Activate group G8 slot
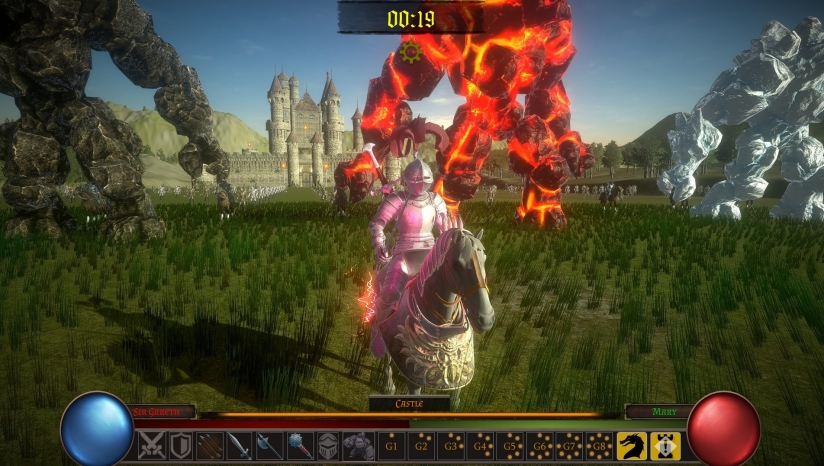This screenshot has width=824, height=466. (x=599, y=446)
